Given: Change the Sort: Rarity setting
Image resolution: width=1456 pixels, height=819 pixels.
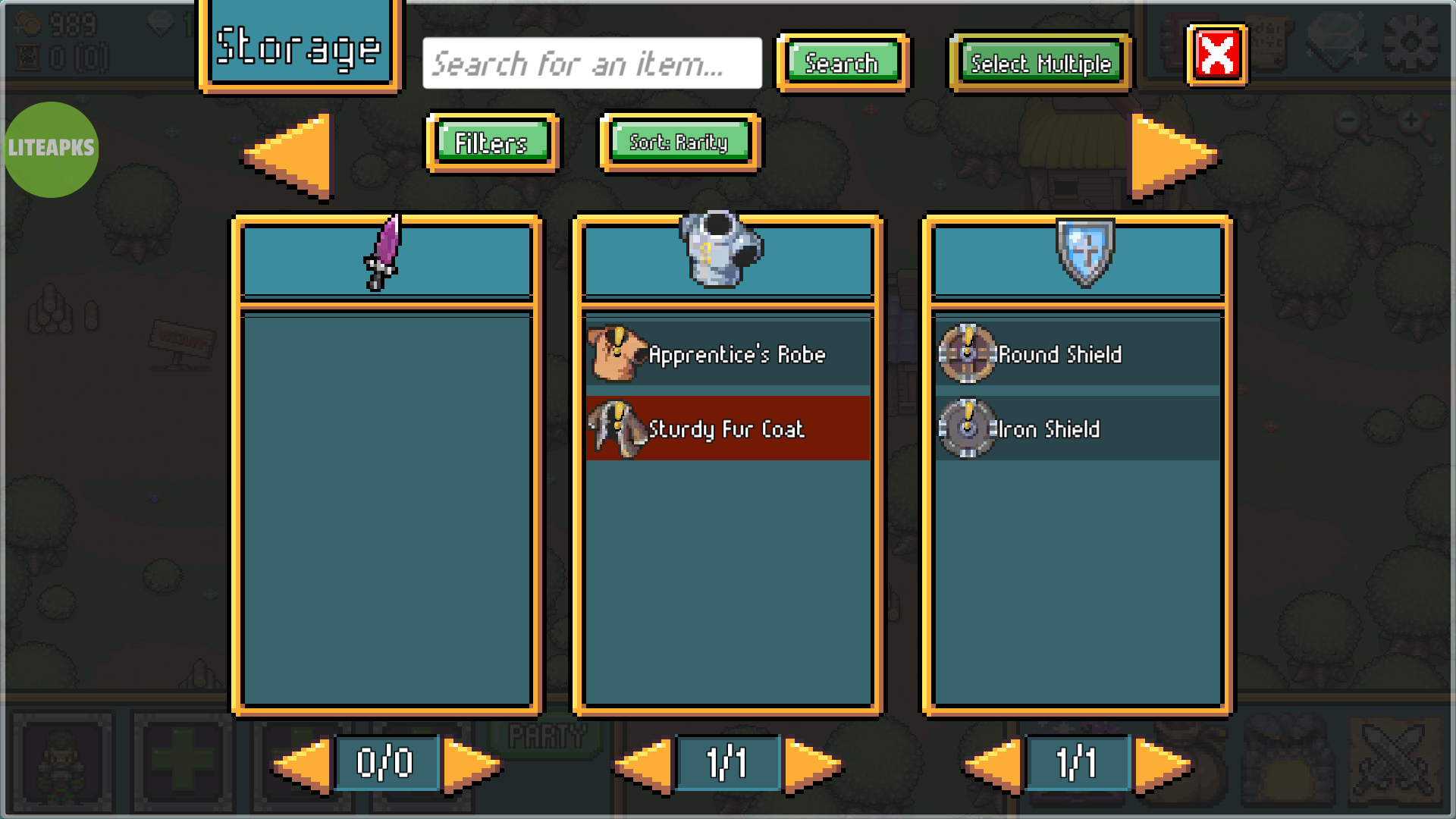Looking at the screenshot, I should [679, 143].
